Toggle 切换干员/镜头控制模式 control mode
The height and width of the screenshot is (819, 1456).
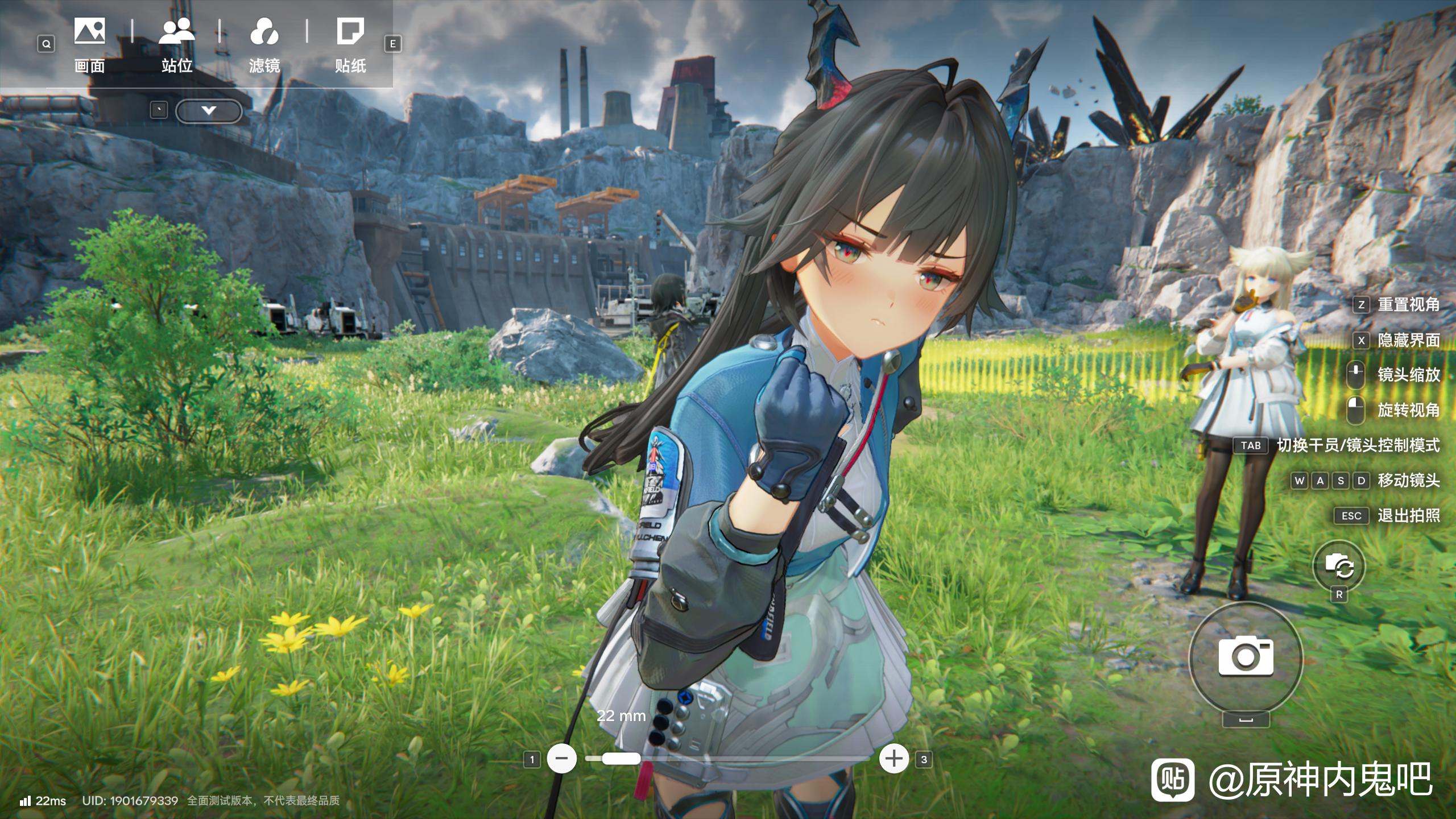[x=1358, y=445]
